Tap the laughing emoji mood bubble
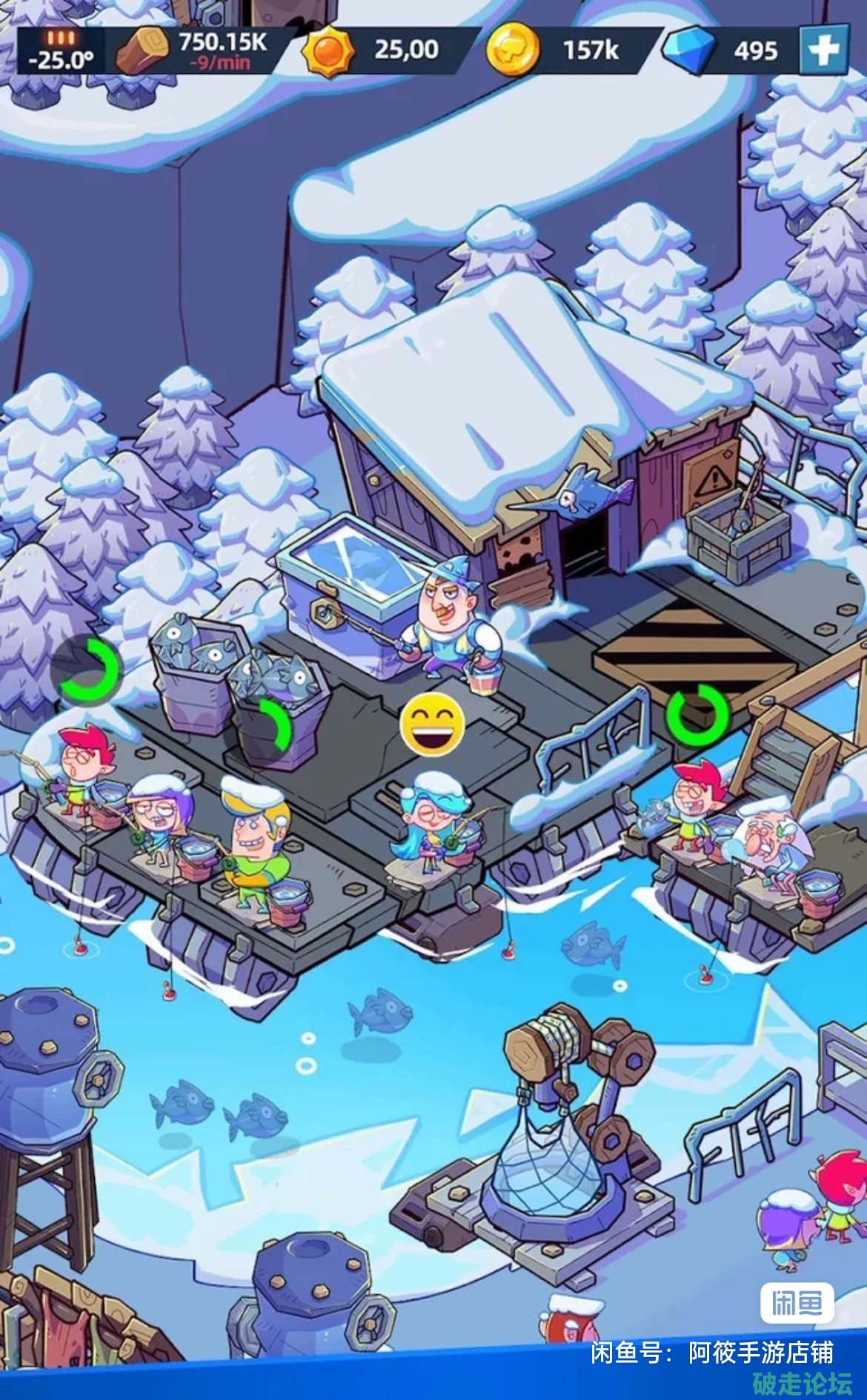The width and height of the screenshot is (867, 1400). tap(433, 724)
